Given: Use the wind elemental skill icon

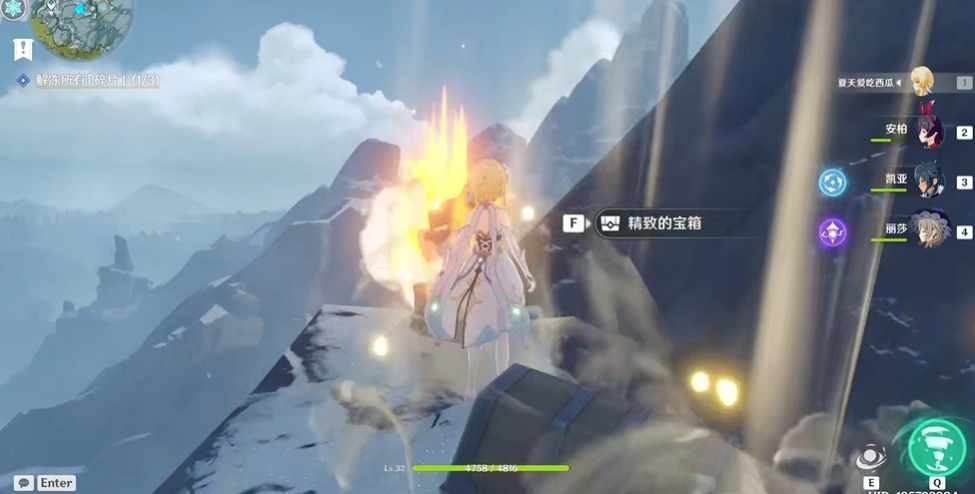Looking at the screenshot, I should click(869, 458).
